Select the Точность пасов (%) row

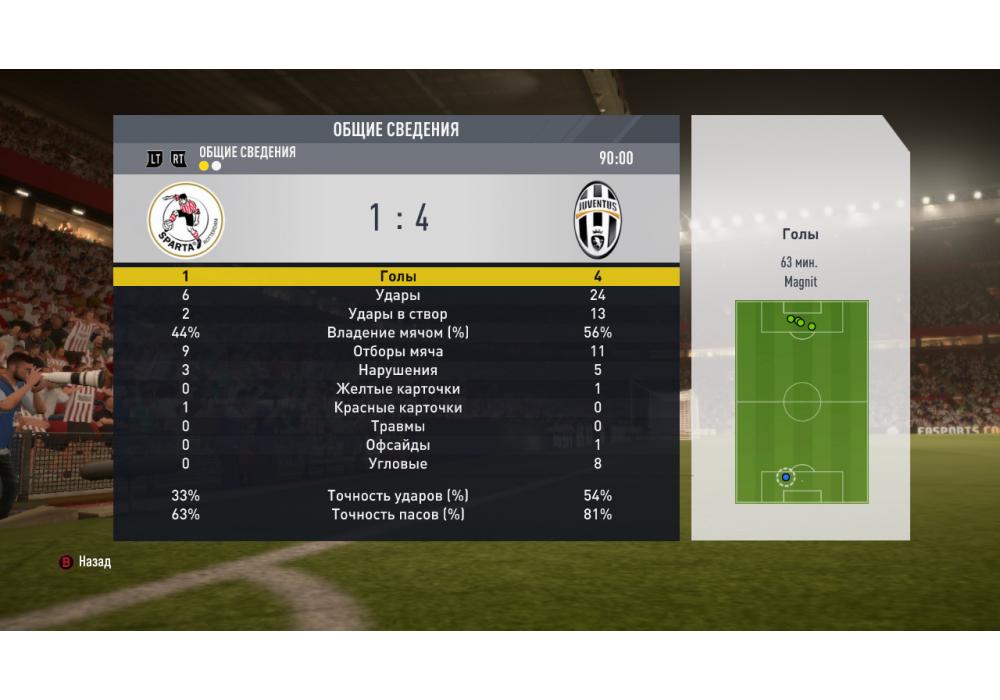[397, 514]
